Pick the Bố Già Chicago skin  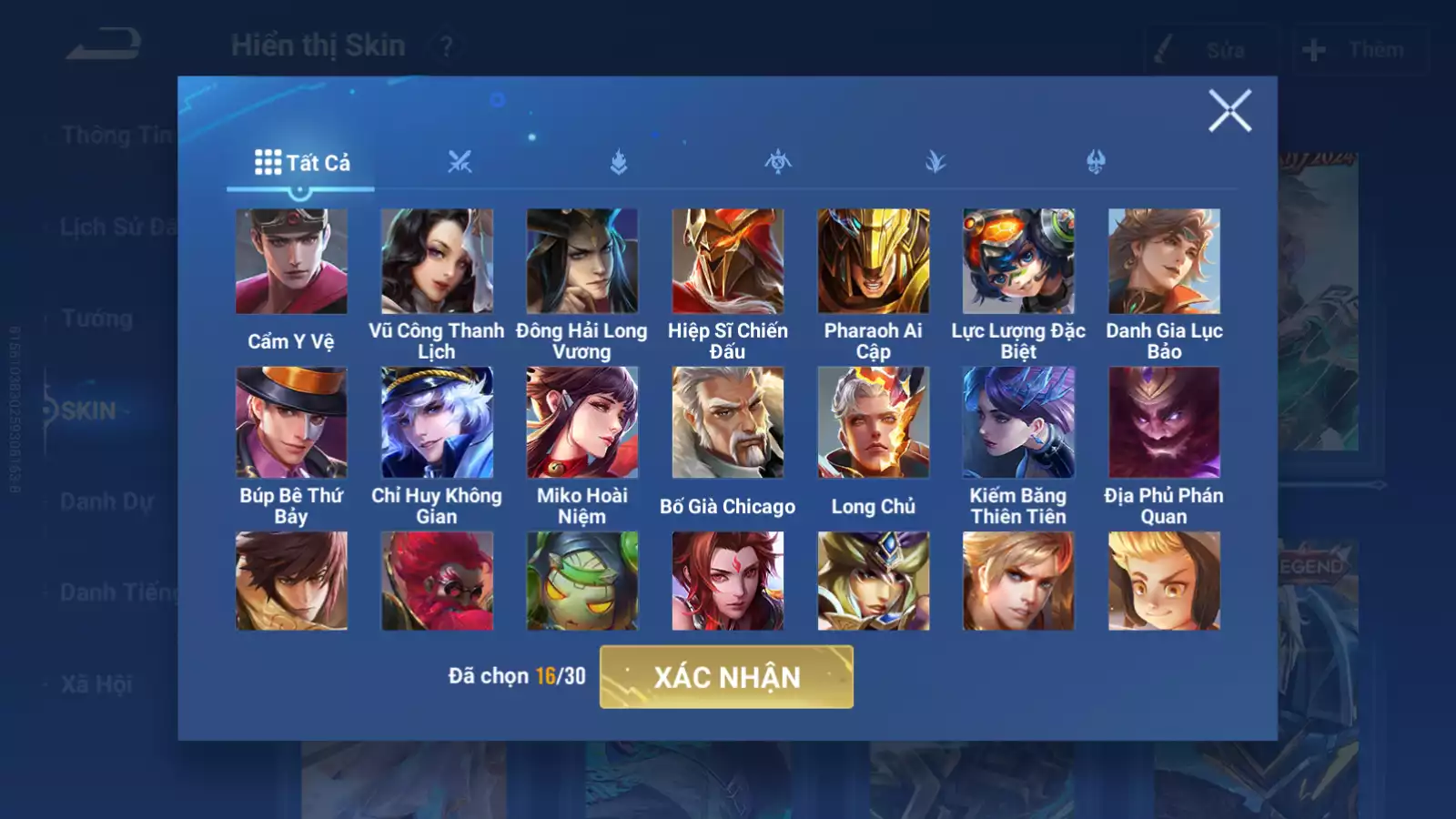click(x=728, y=422)
